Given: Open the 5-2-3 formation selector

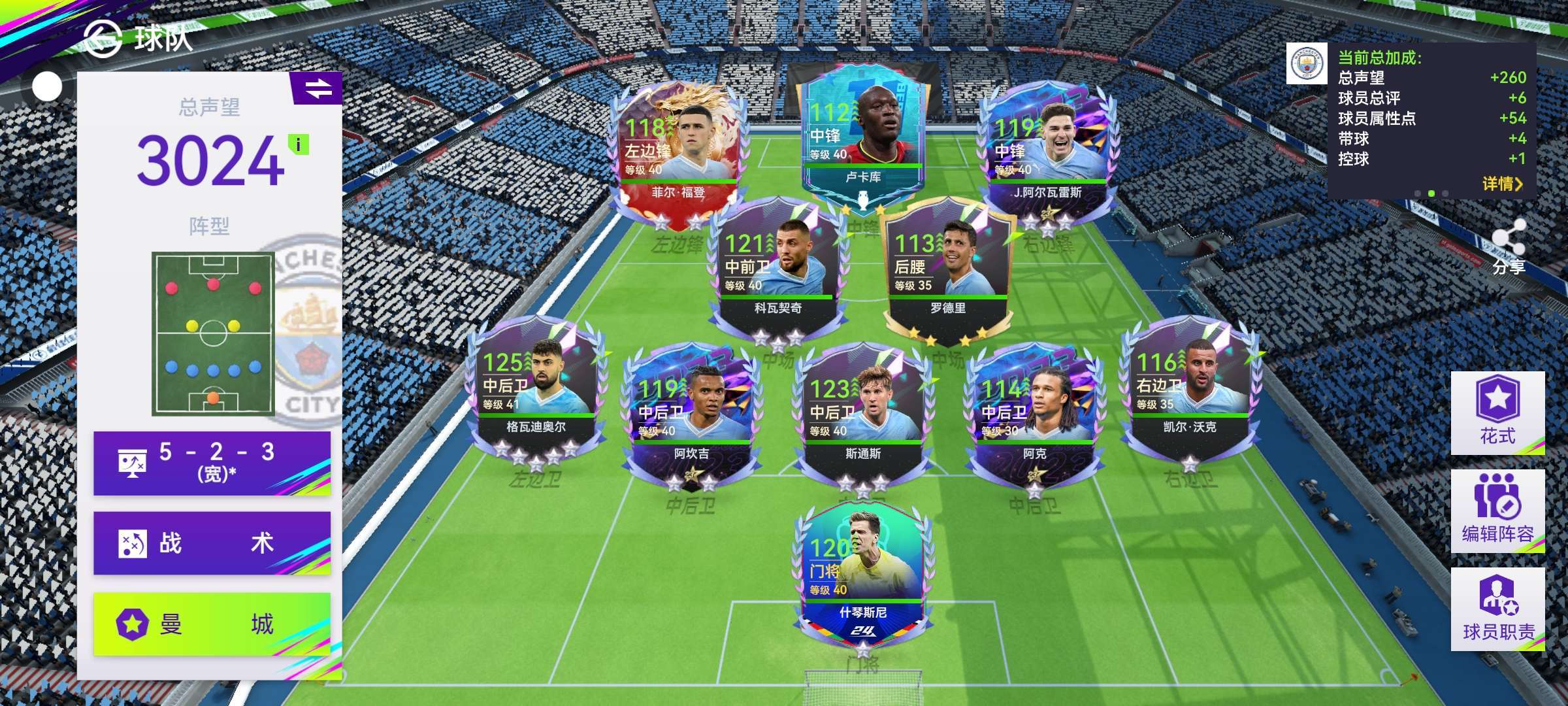Looking at the screenshot, I should pyautogui.click(x=212, y=462).
